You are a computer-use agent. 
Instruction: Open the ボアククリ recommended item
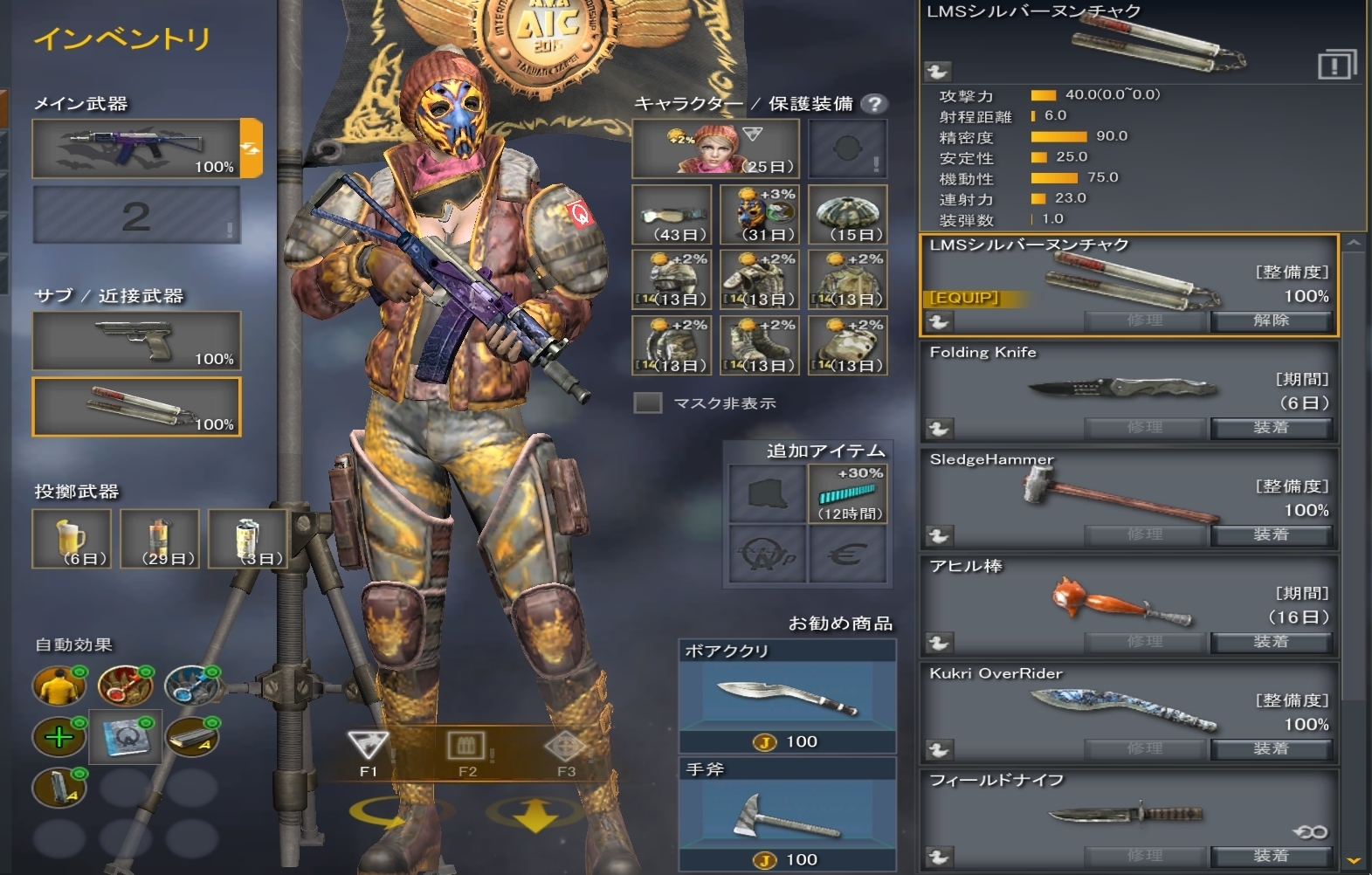[787, 696]
